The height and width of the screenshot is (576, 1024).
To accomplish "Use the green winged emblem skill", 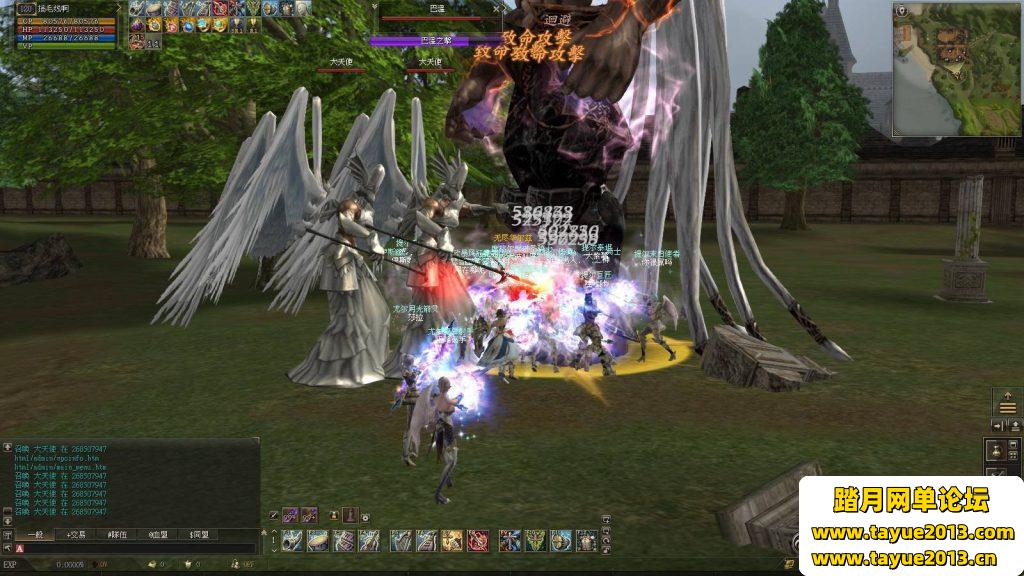I will coord(536,541).
